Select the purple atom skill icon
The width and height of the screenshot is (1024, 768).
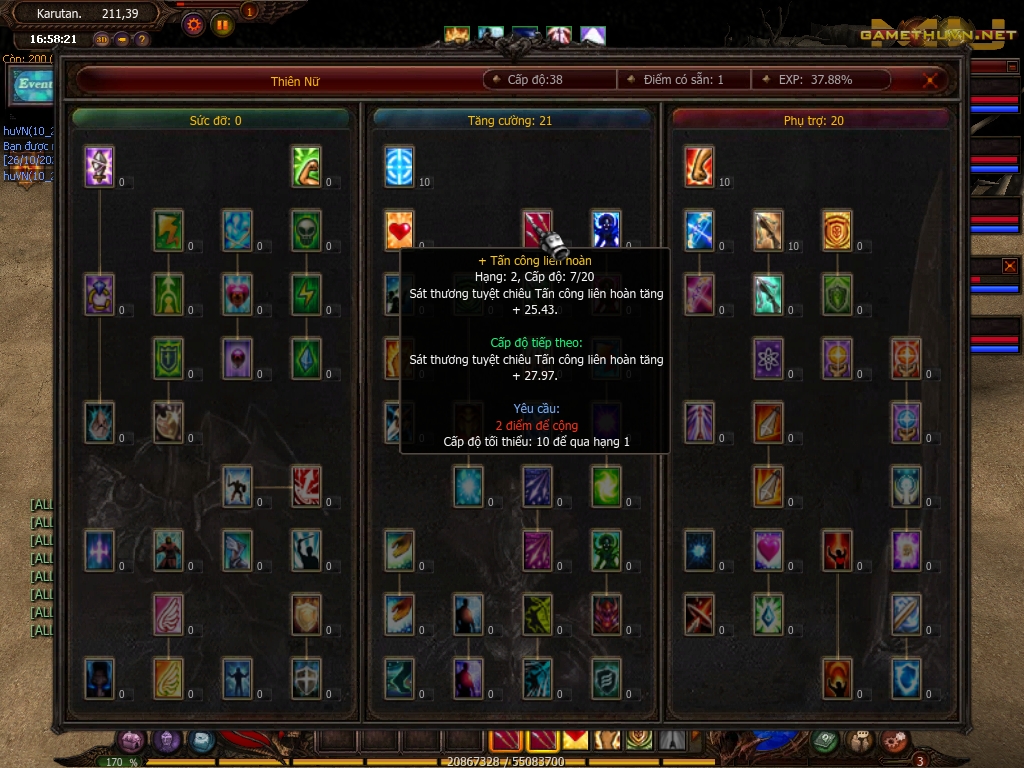(768, 358)
